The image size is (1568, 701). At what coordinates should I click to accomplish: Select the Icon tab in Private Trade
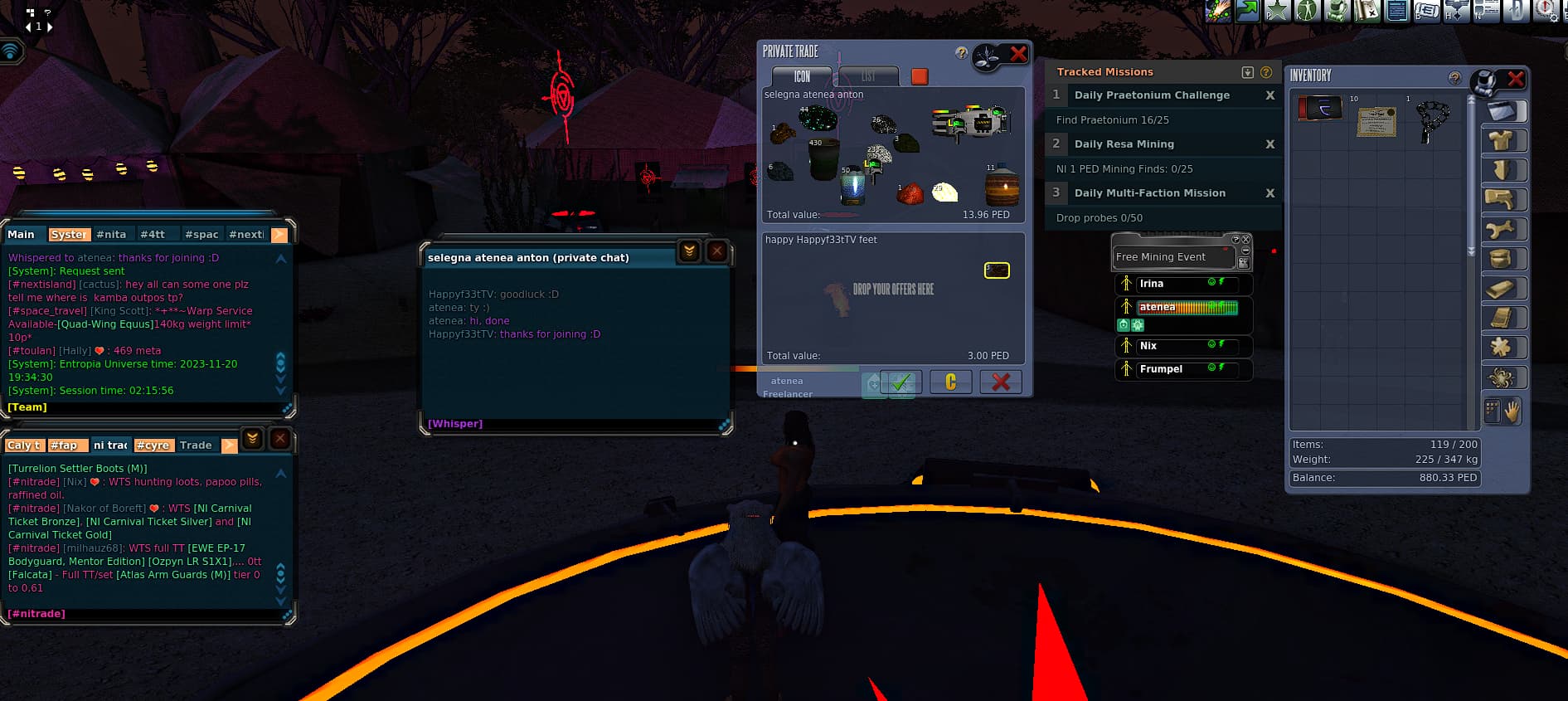coord(802,76)
